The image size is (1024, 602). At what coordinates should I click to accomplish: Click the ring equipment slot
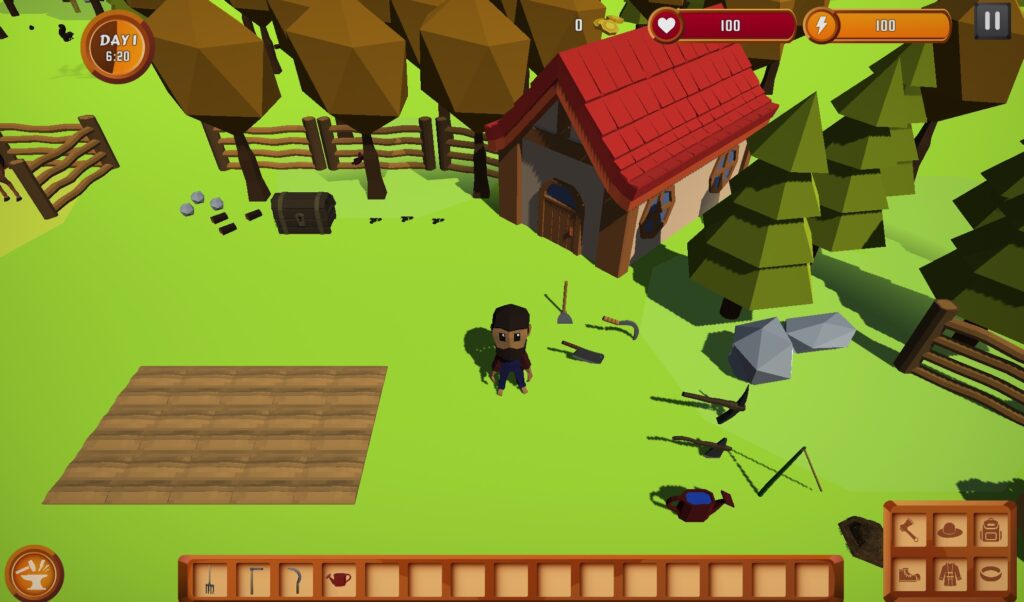click(x=991, y=574)
